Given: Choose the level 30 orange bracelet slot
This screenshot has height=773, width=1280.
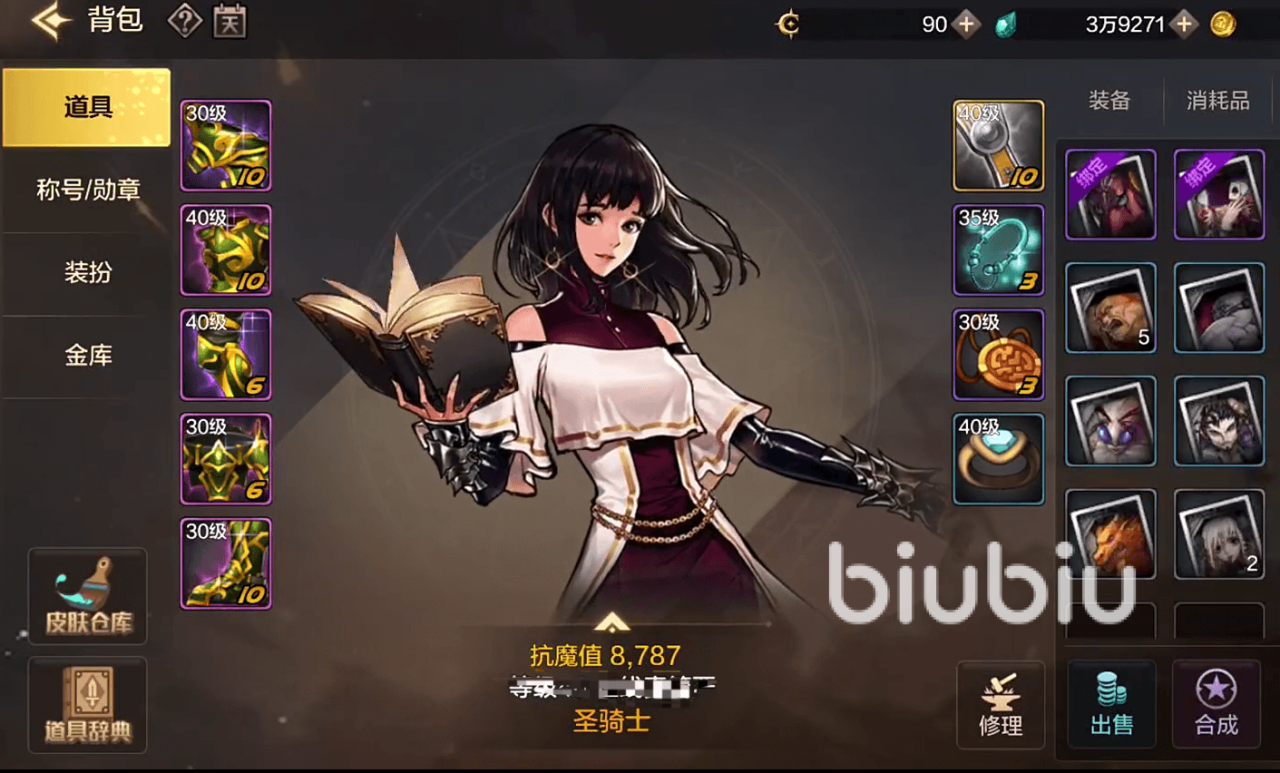Looking at the screenshot, I should [x=998, y=355].
